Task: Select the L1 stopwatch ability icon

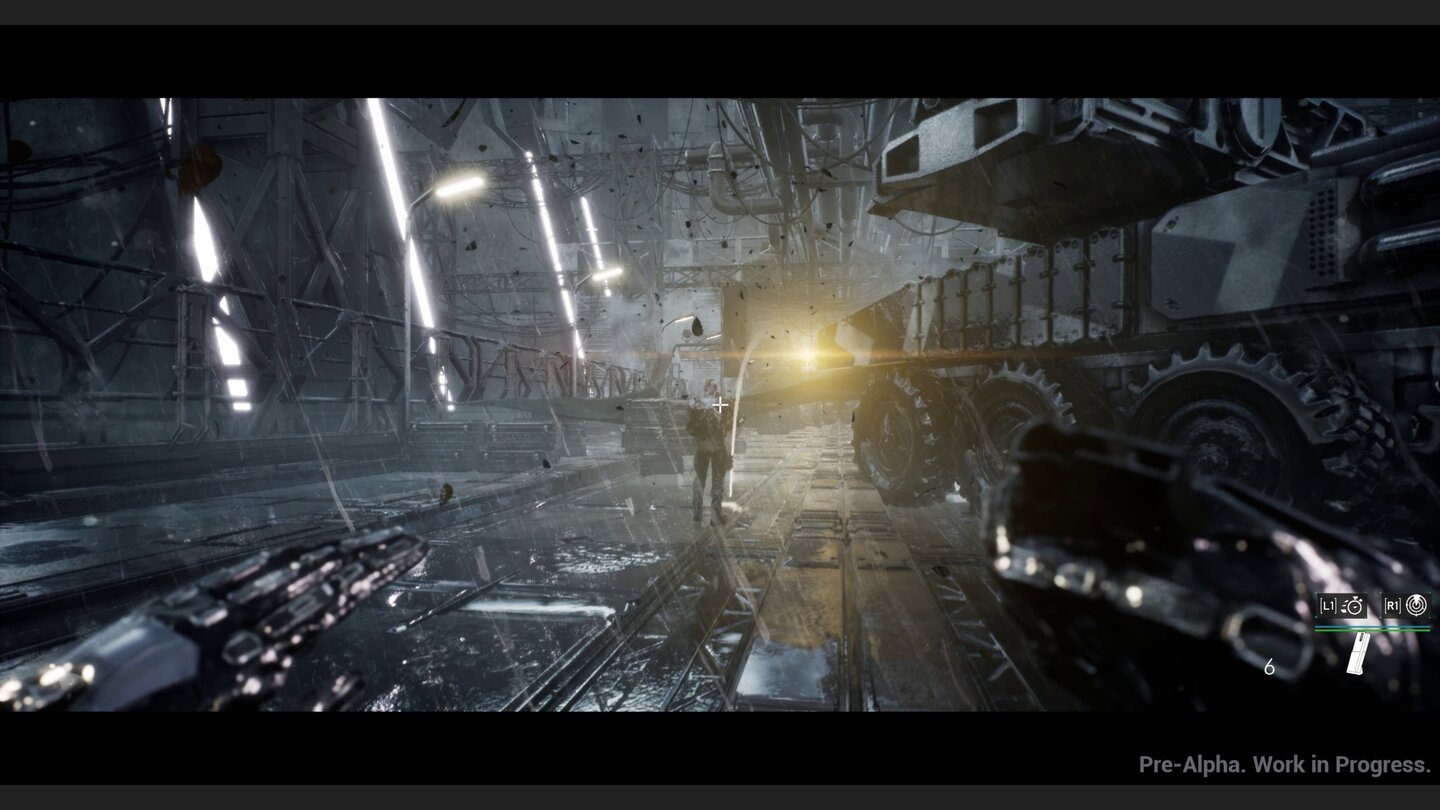Action: click(x=1355, y=606)
